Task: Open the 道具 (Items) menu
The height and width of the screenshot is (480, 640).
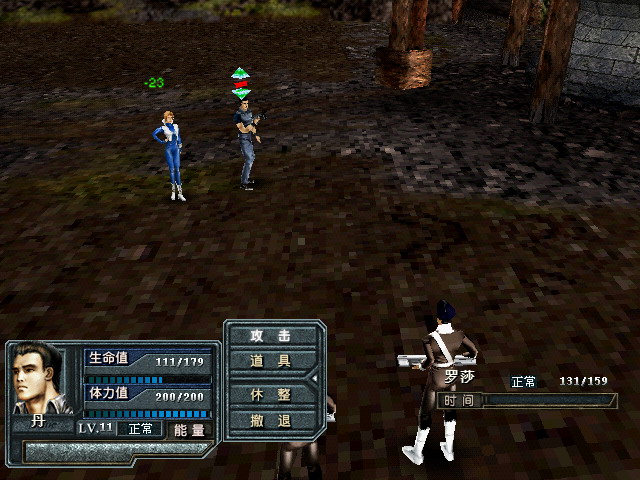Action: (x=270, y=361)
